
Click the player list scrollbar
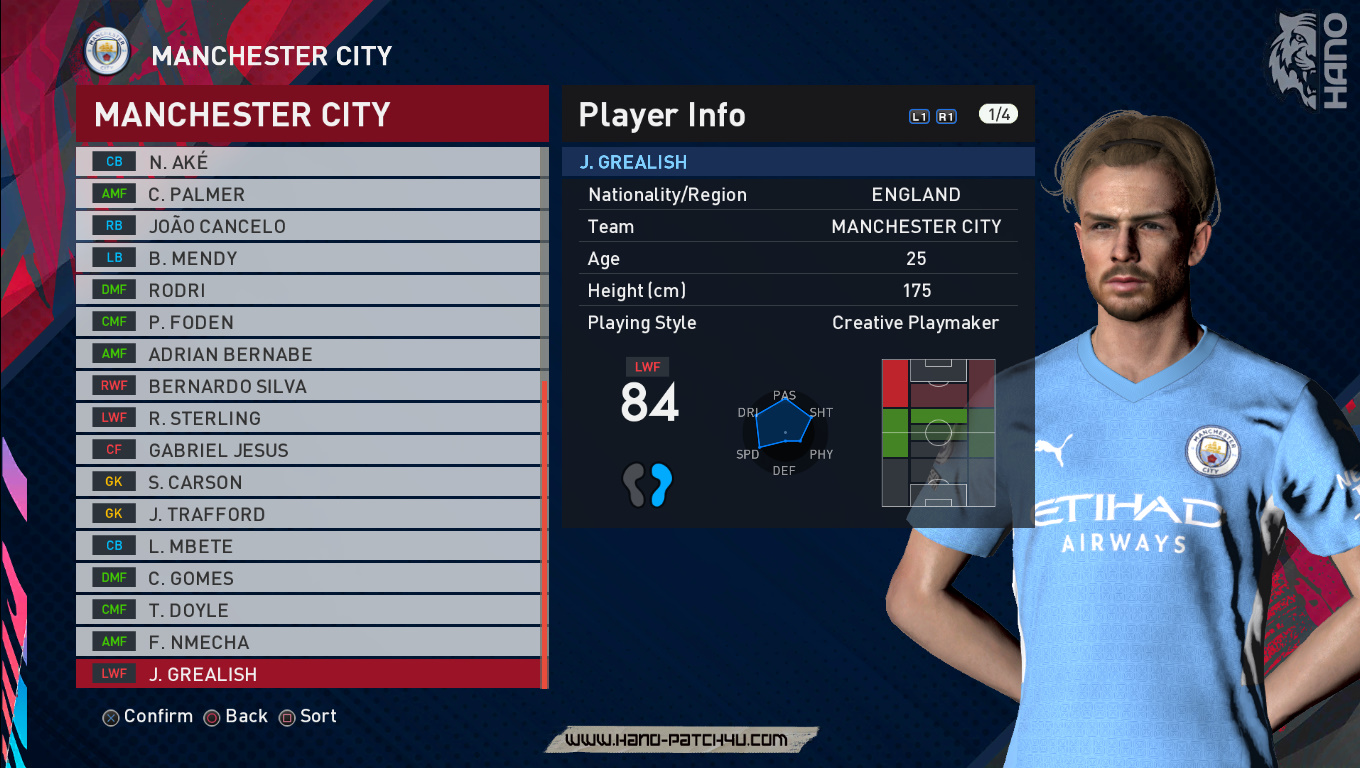[544, 530]
